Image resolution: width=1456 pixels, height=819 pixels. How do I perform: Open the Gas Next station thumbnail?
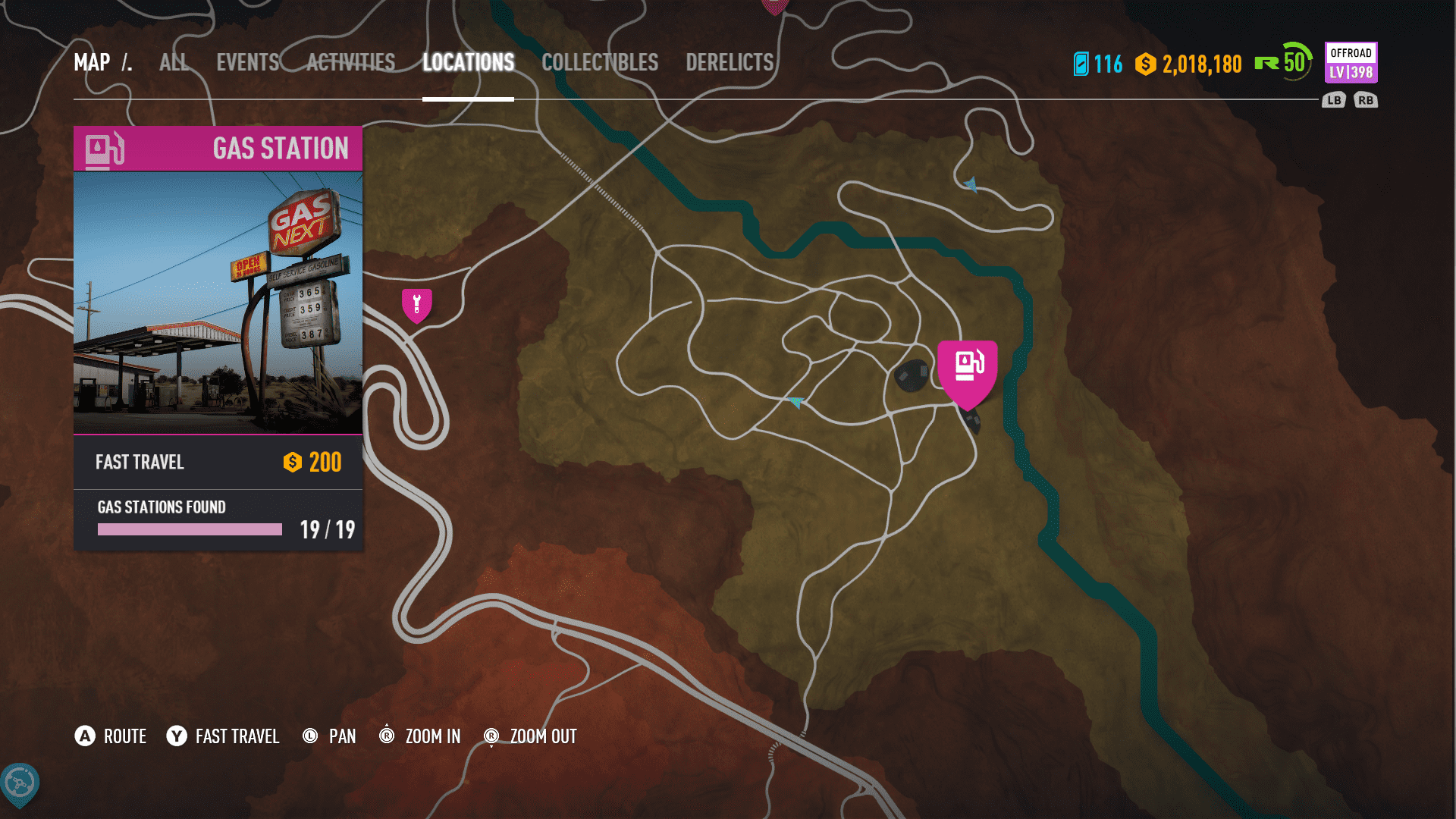click(218, 303)
